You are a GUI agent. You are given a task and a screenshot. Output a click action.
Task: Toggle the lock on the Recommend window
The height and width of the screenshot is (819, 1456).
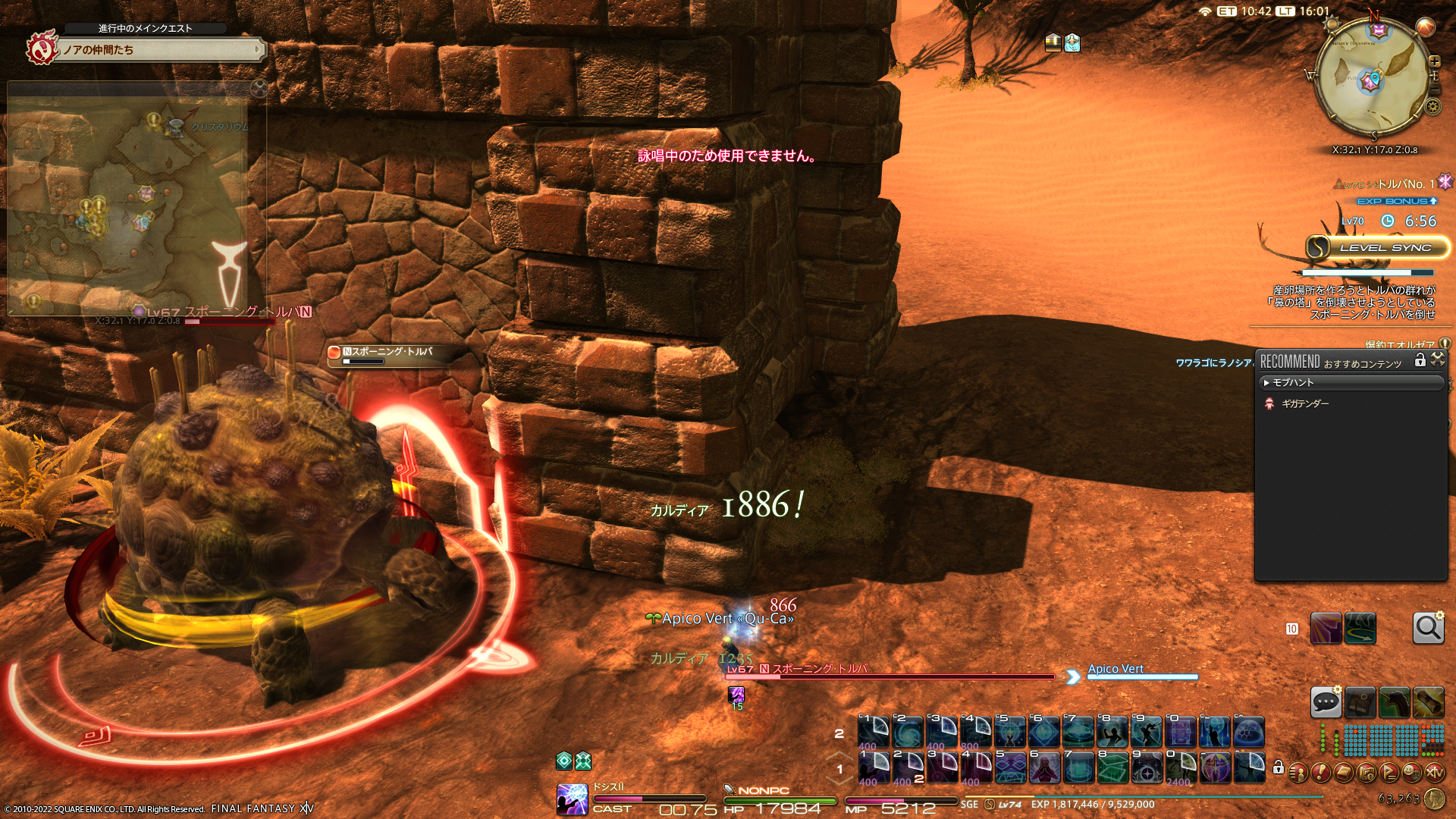[x=1420, y=360]
